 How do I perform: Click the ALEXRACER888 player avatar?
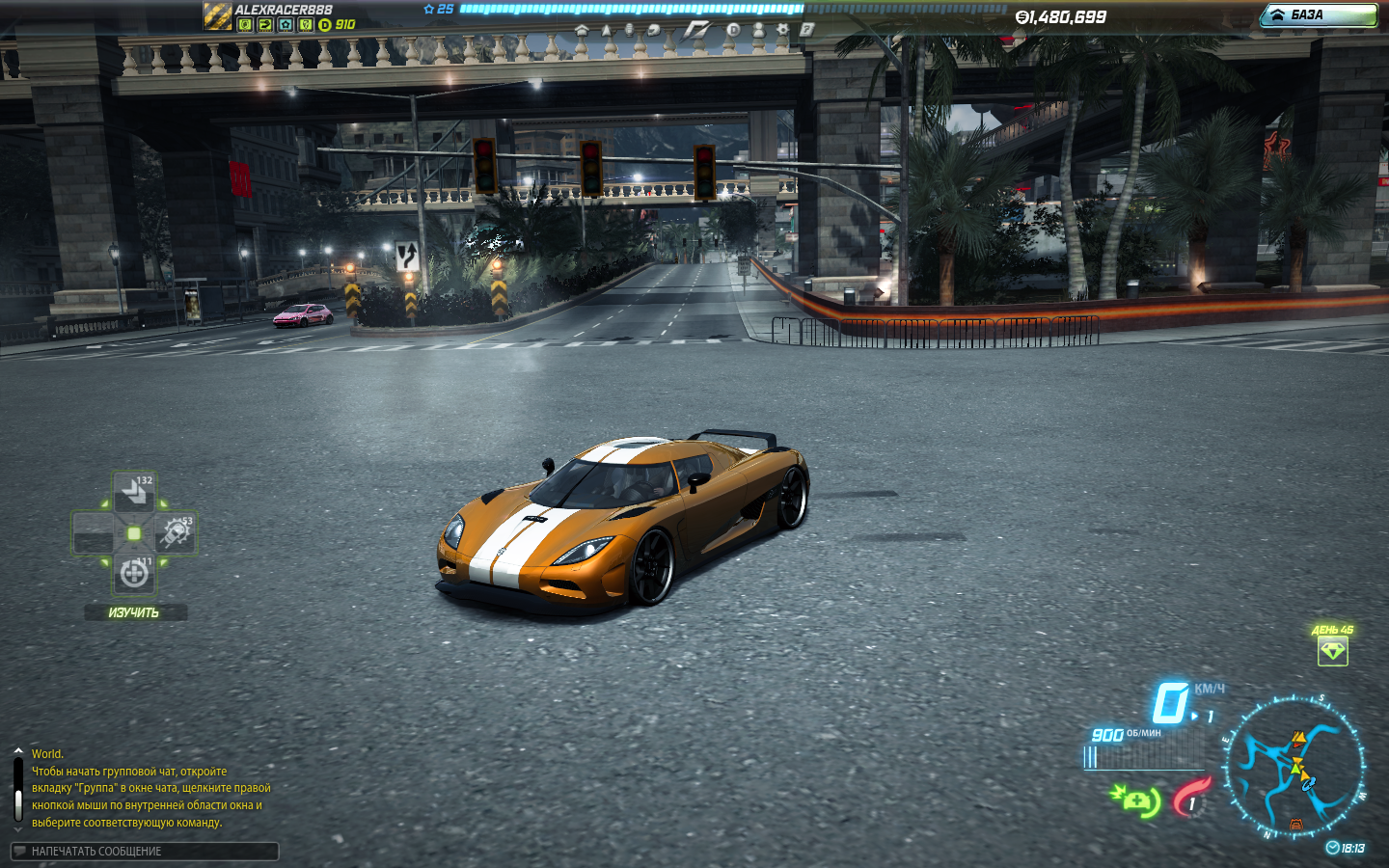click(217, 15)
